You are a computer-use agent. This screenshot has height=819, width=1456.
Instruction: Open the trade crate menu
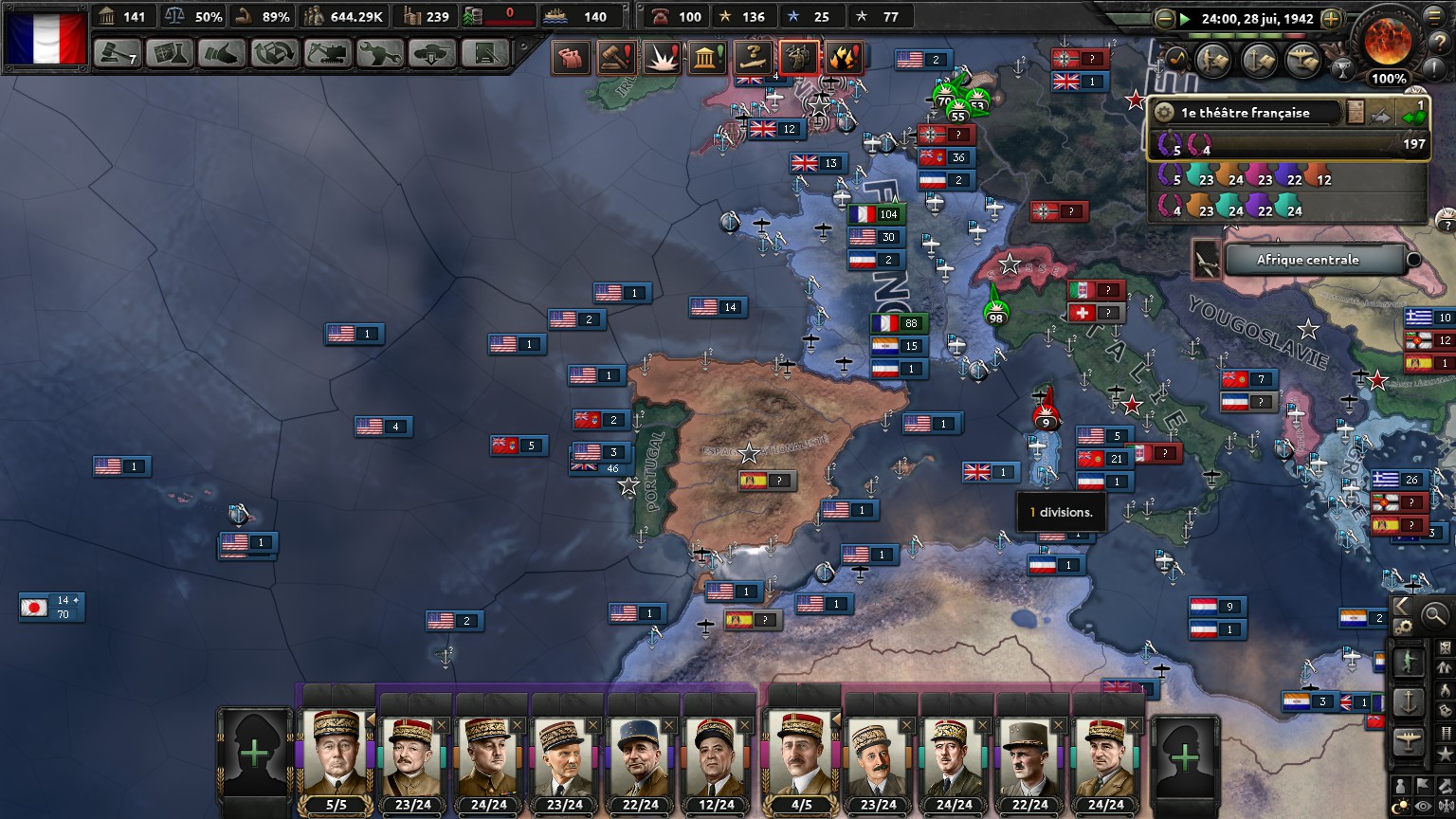tap(275, 53)
